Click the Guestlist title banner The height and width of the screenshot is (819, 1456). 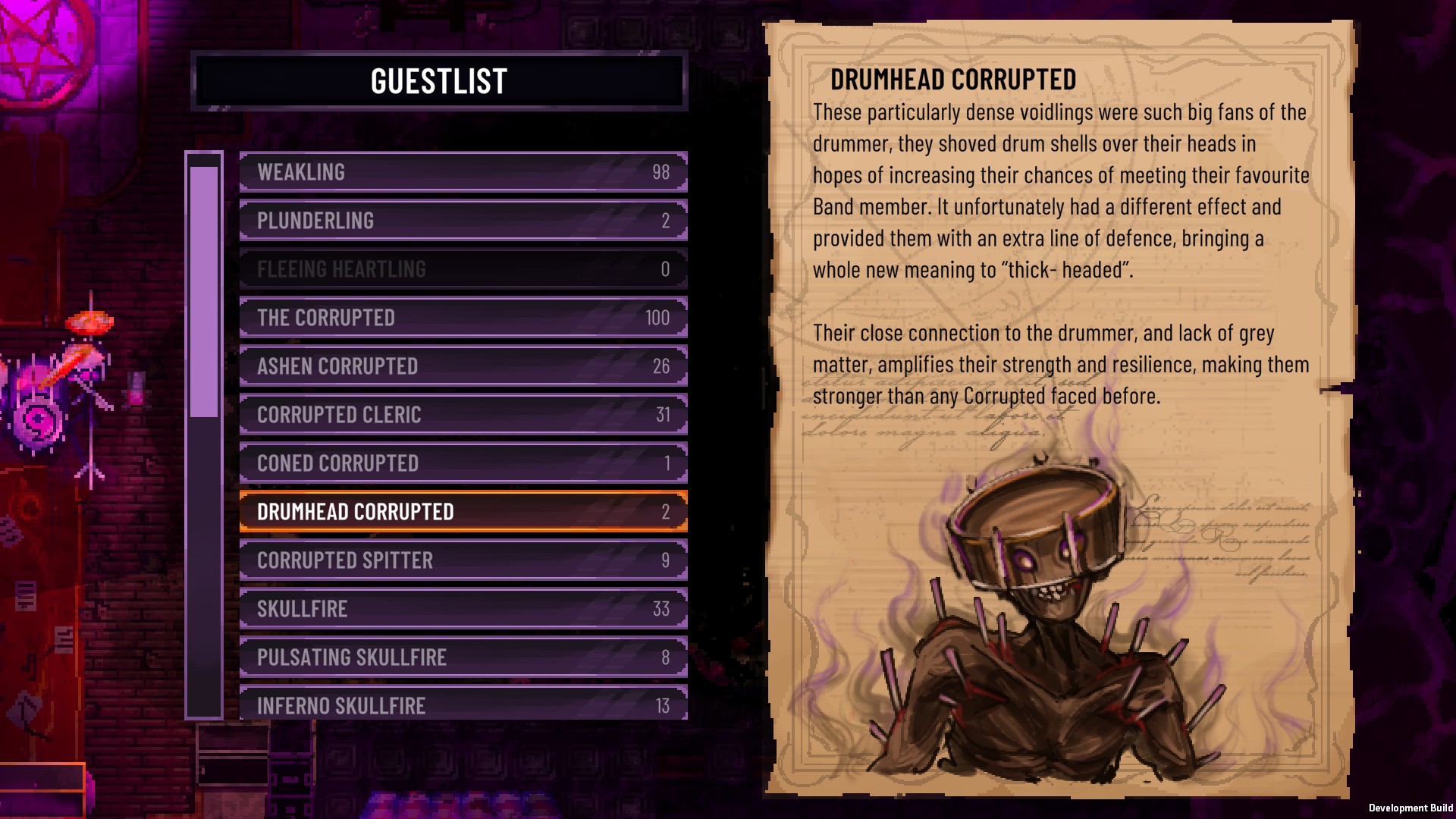point(438,83)
